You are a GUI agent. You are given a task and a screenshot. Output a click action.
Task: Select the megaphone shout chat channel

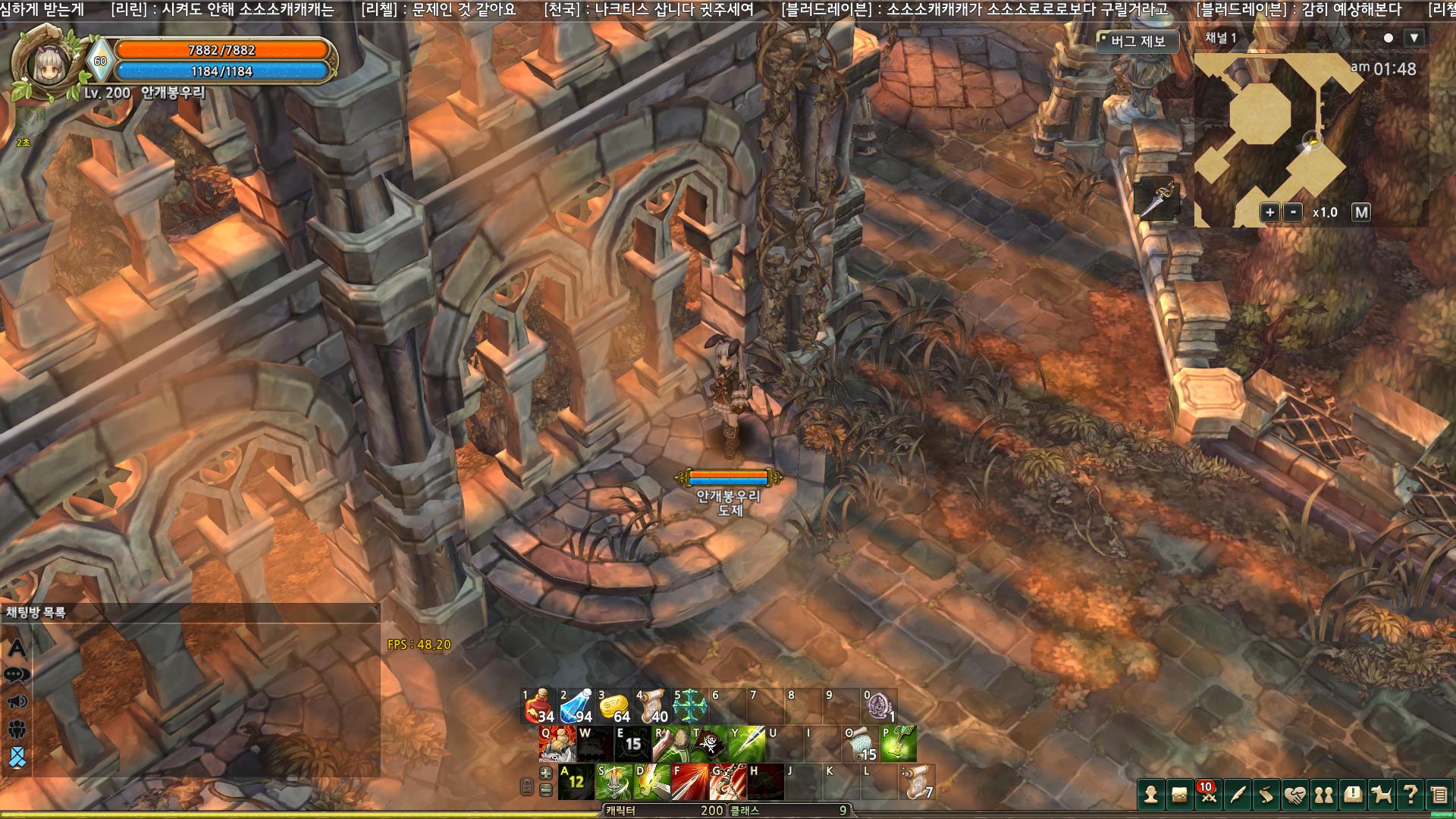point(17,702)
